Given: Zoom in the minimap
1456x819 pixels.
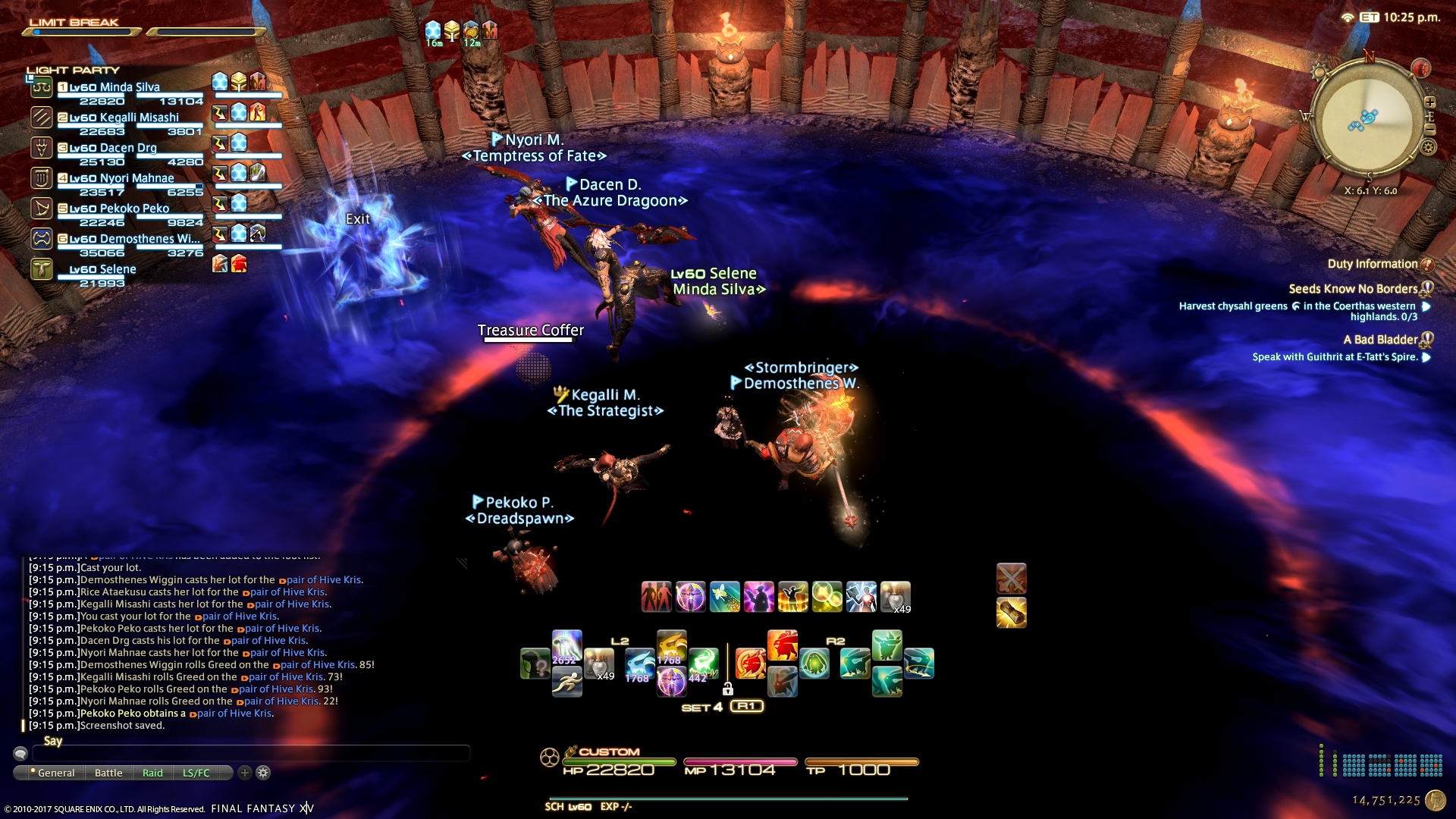Looking at the screenshot, I should point(1430,102).
